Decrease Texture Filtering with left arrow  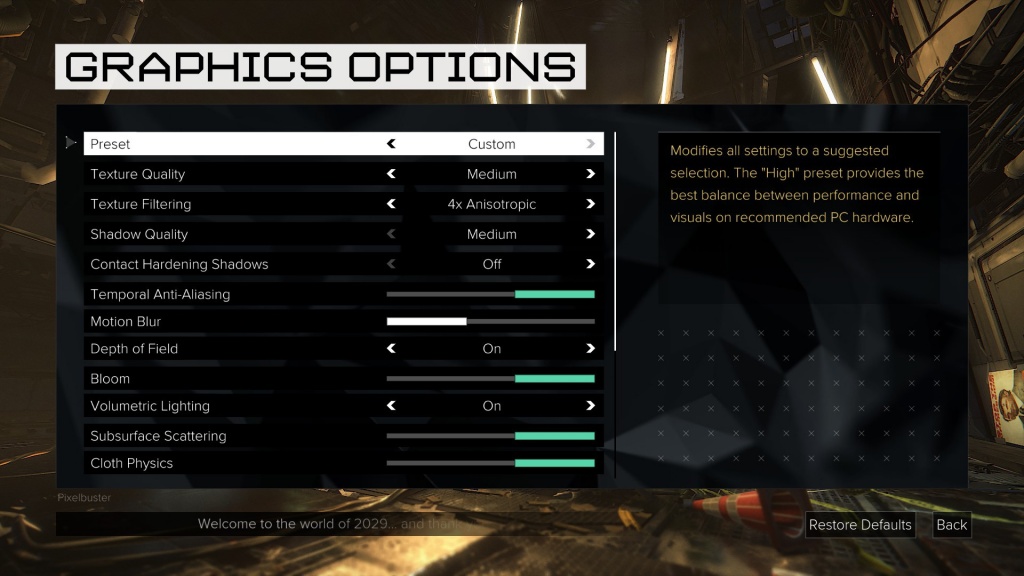point(391,204)
